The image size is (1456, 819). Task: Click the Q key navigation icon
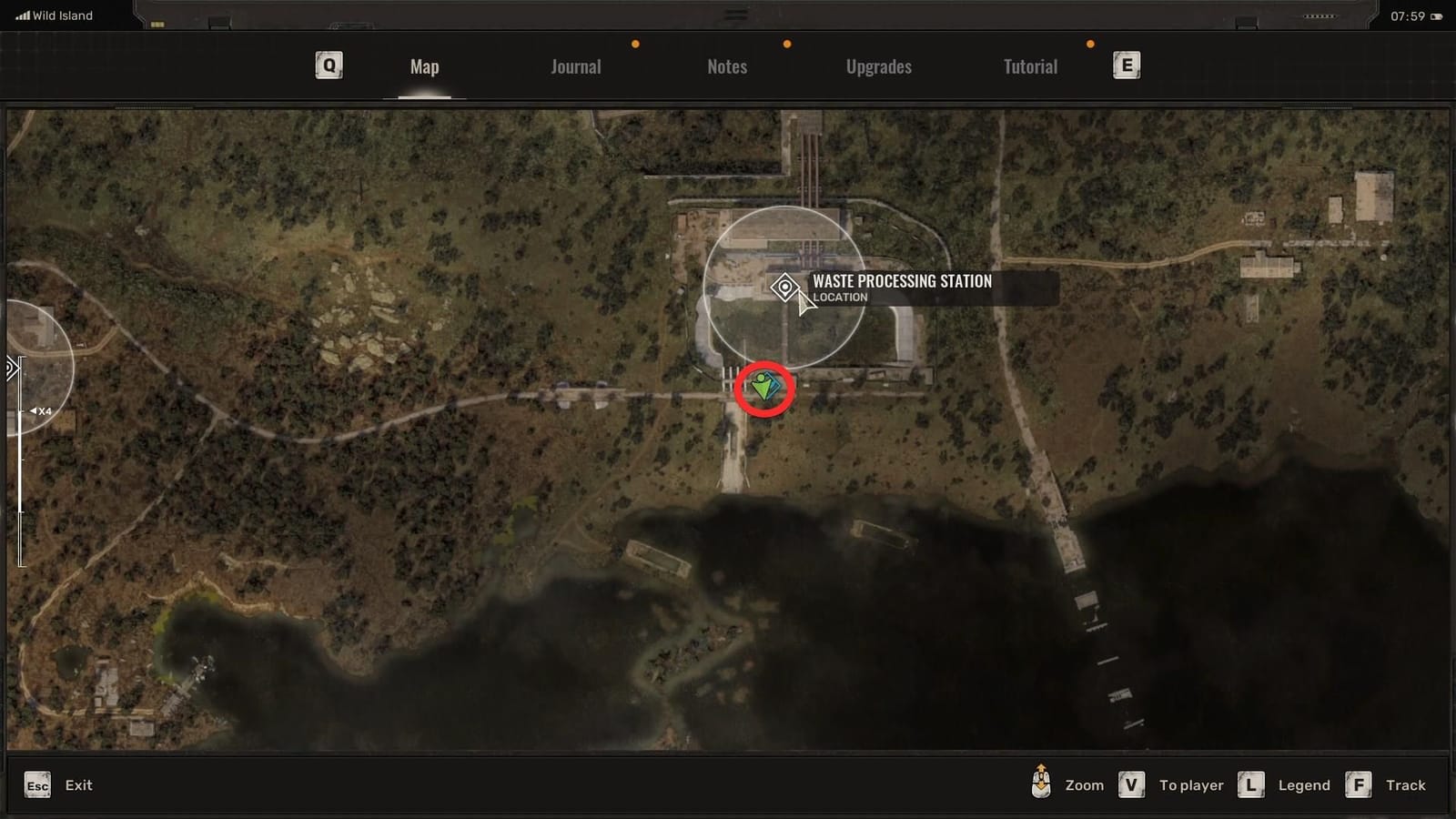[327, 65]
